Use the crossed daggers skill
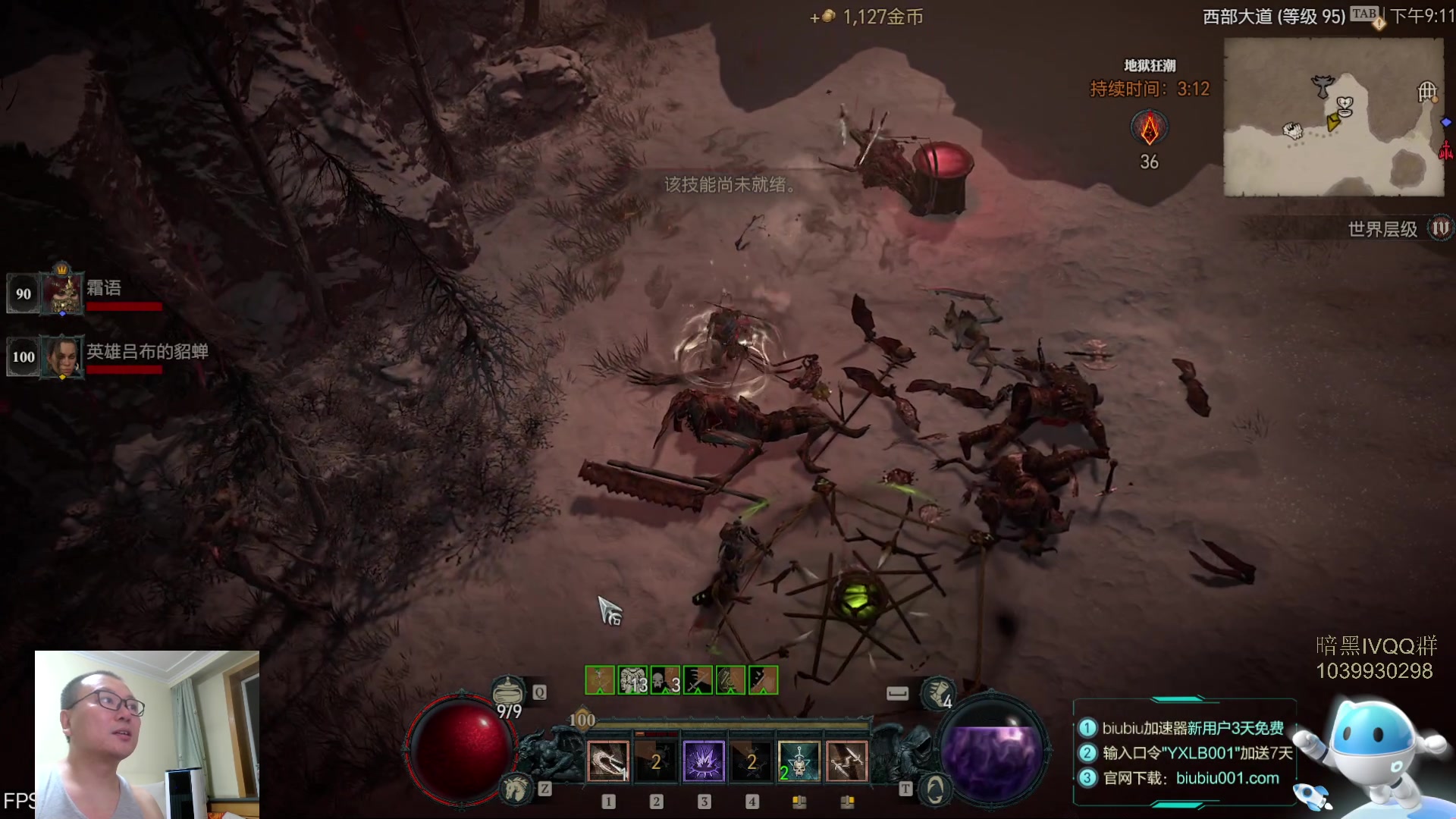The image size is (1456, 819). [x=846, y=761]
